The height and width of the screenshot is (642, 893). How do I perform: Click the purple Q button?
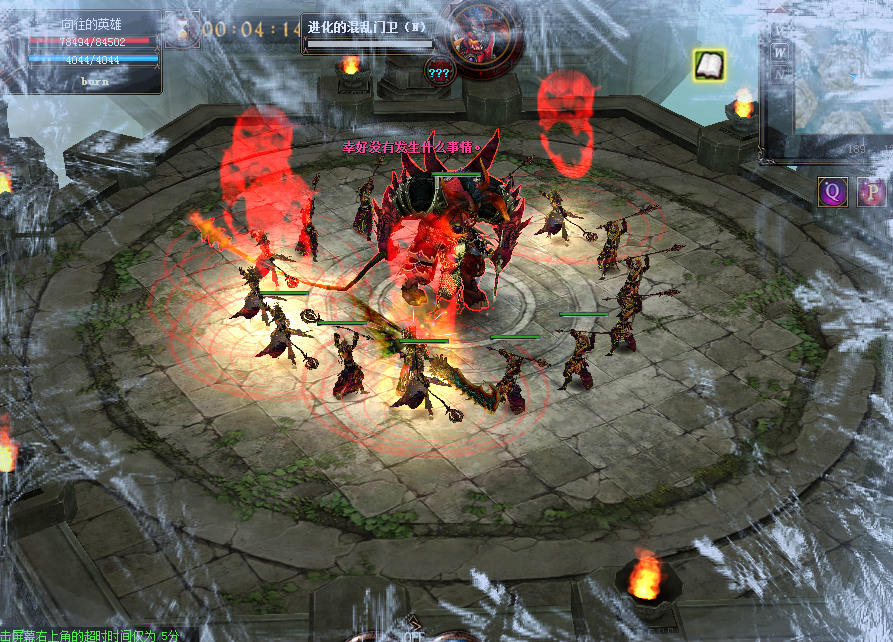point(832,192)
